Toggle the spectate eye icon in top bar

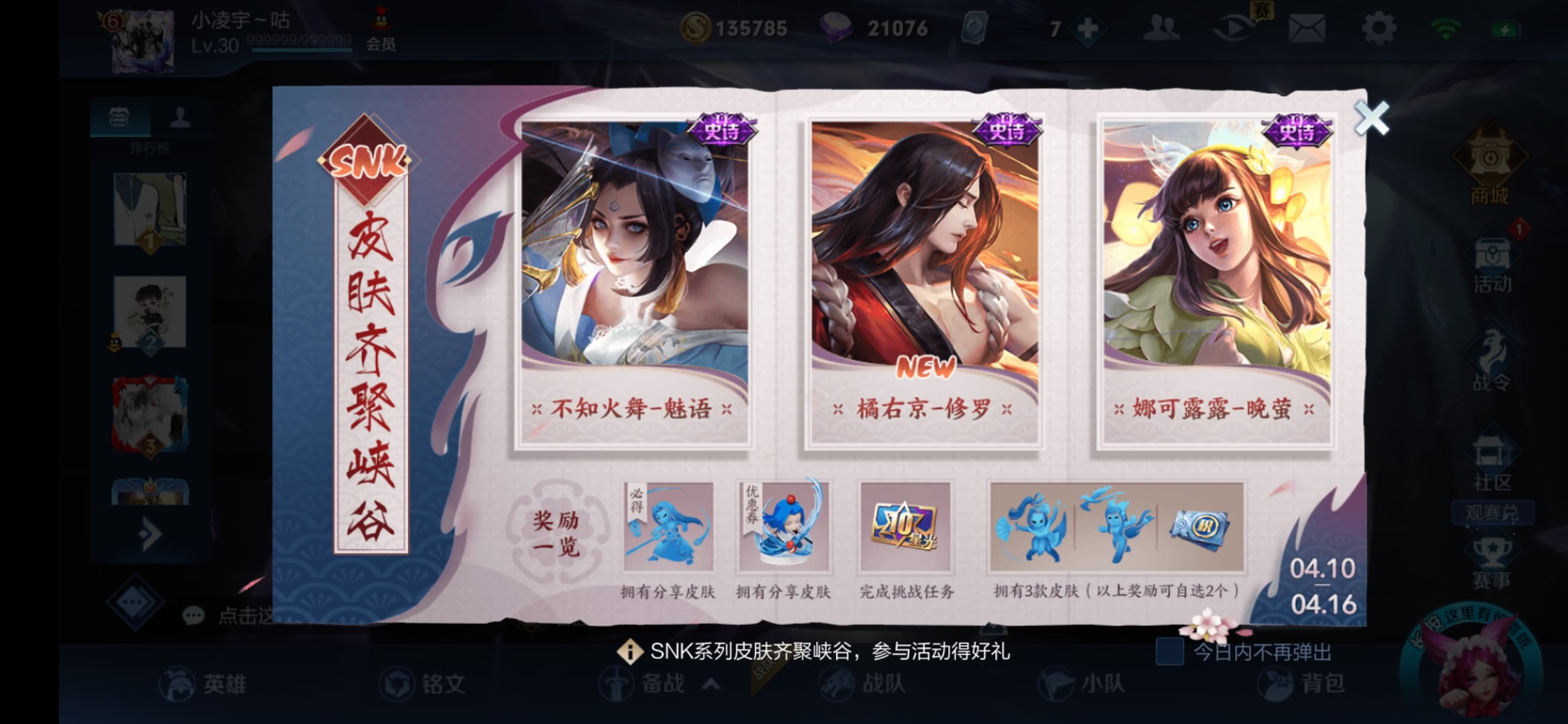click(x=1233, y=27)
